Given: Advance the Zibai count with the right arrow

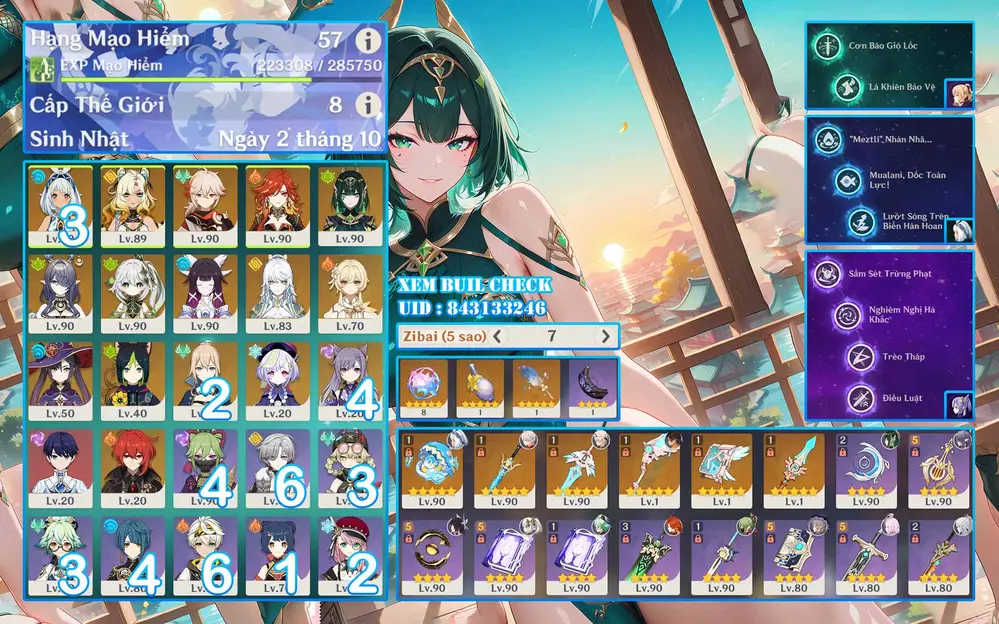Looking at the screenshot, I should [604, 336].
